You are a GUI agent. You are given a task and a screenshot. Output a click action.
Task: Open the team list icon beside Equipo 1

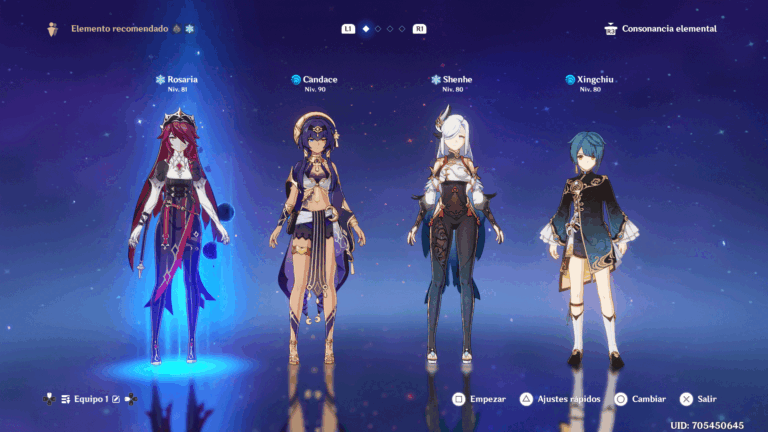(x=66, y=399)
